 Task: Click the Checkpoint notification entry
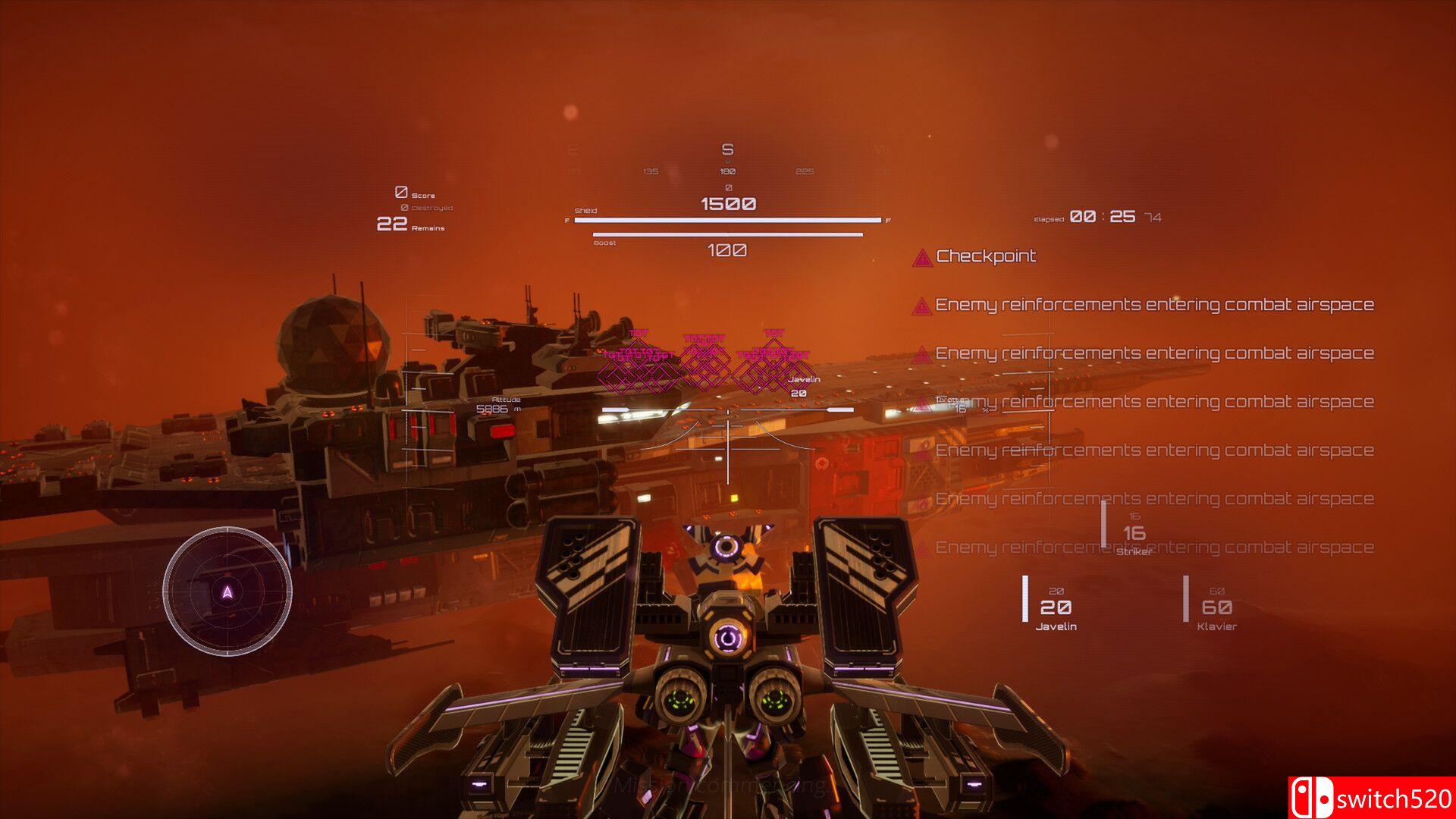[985, 256]
